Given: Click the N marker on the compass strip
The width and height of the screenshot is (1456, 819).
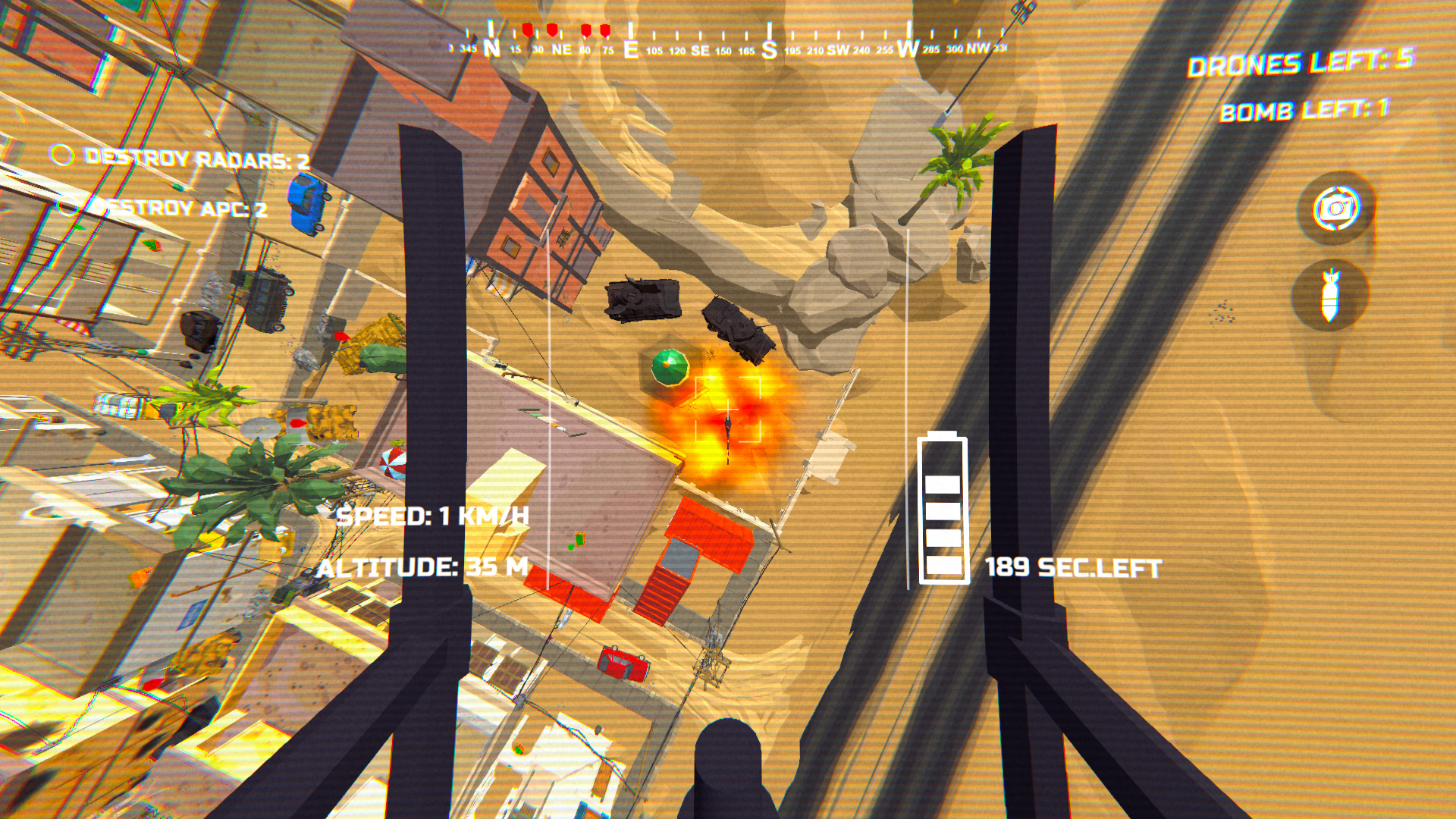Looking at the screenshot, I should (x=491, y=47).
